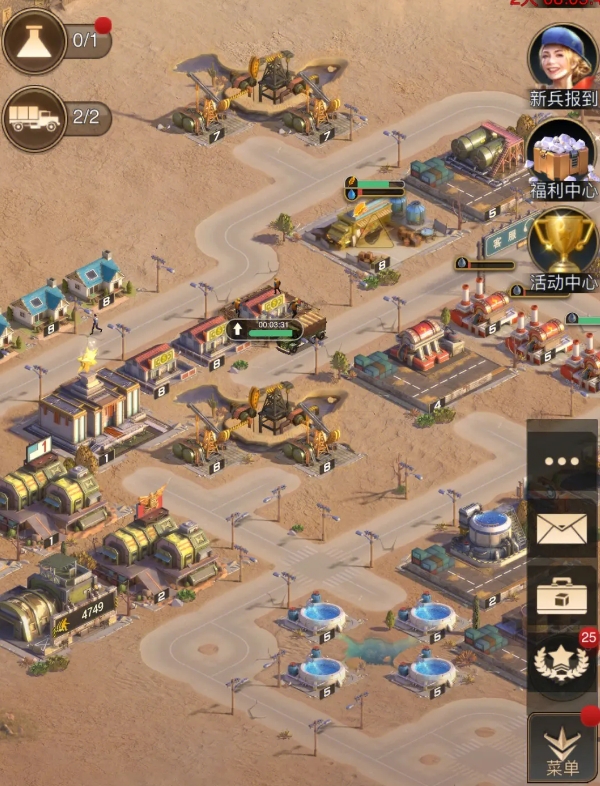Open the star laurel badge button

tap(562, 665)
